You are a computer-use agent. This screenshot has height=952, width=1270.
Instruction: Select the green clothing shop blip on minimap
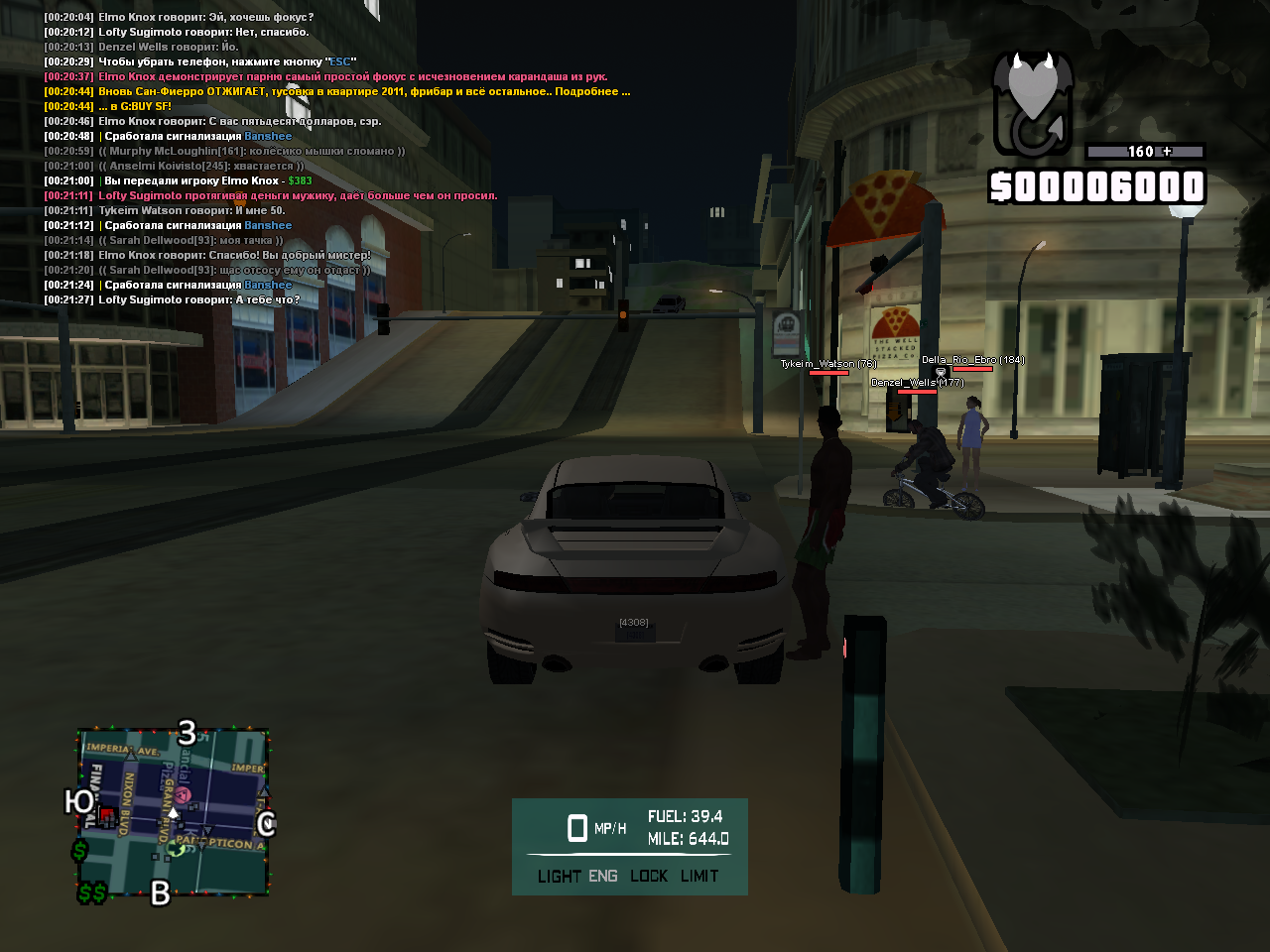(178, 849)
